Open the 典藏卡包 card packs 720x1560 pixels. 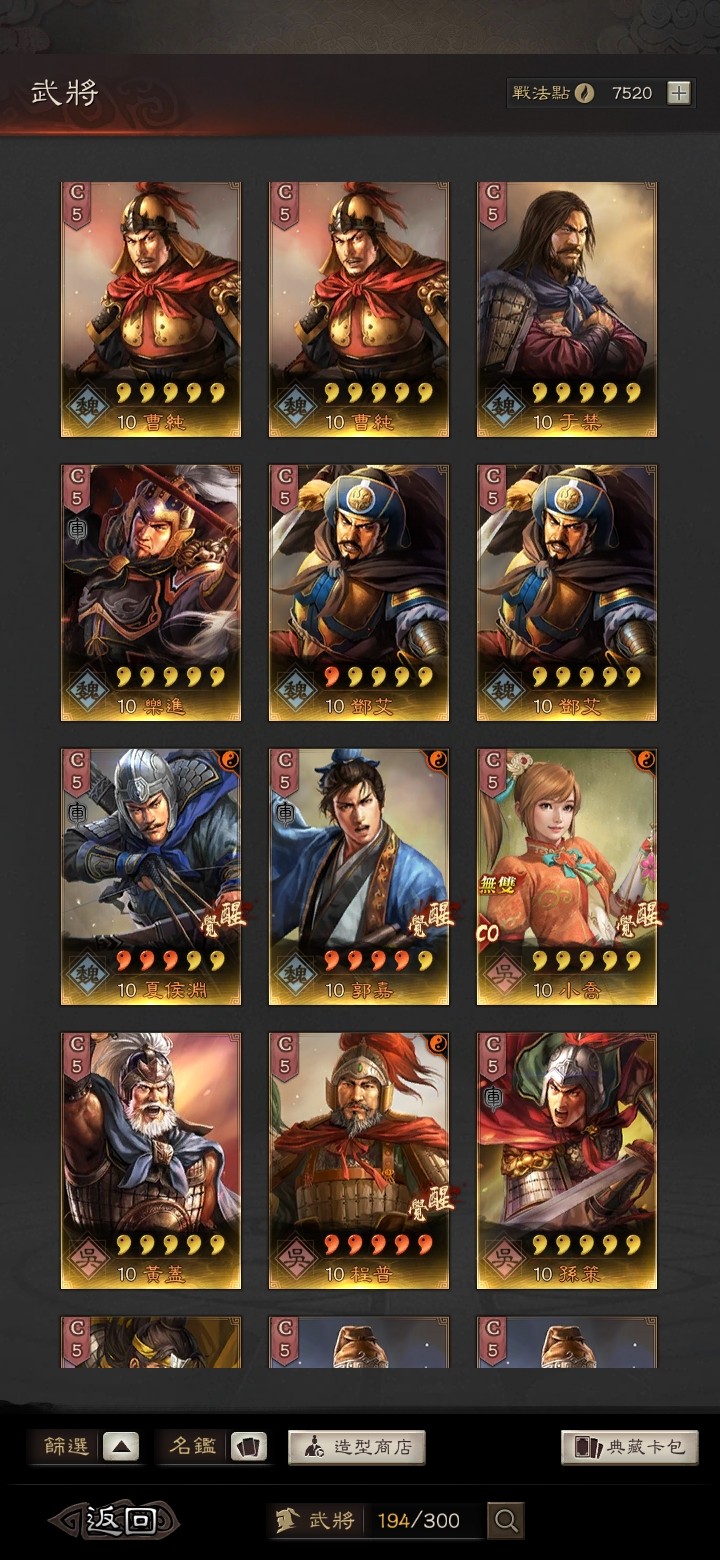click(x=629, y=1447)
